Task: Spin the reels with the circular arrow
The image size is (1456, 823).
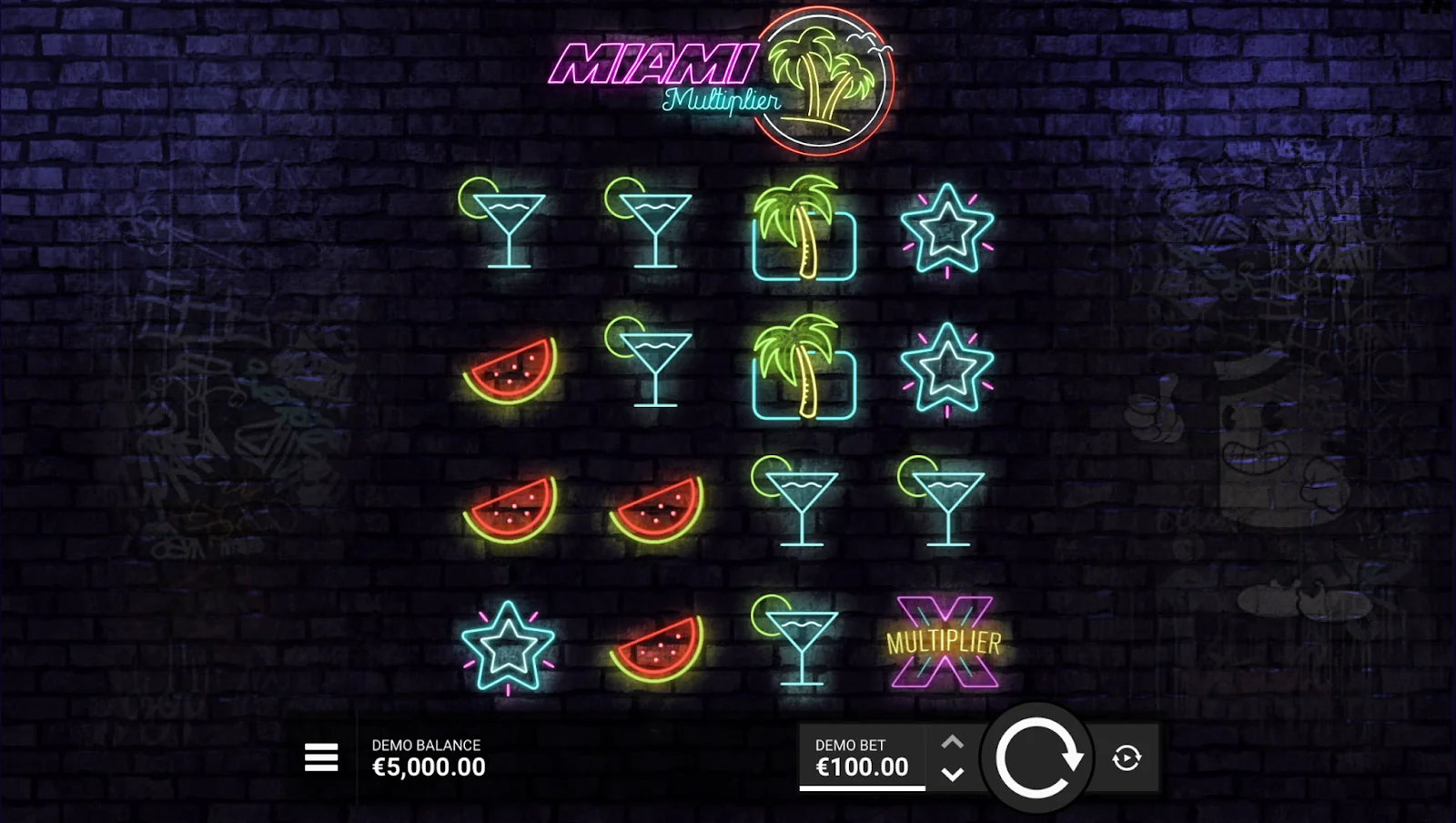Action: click(1036, 757)
